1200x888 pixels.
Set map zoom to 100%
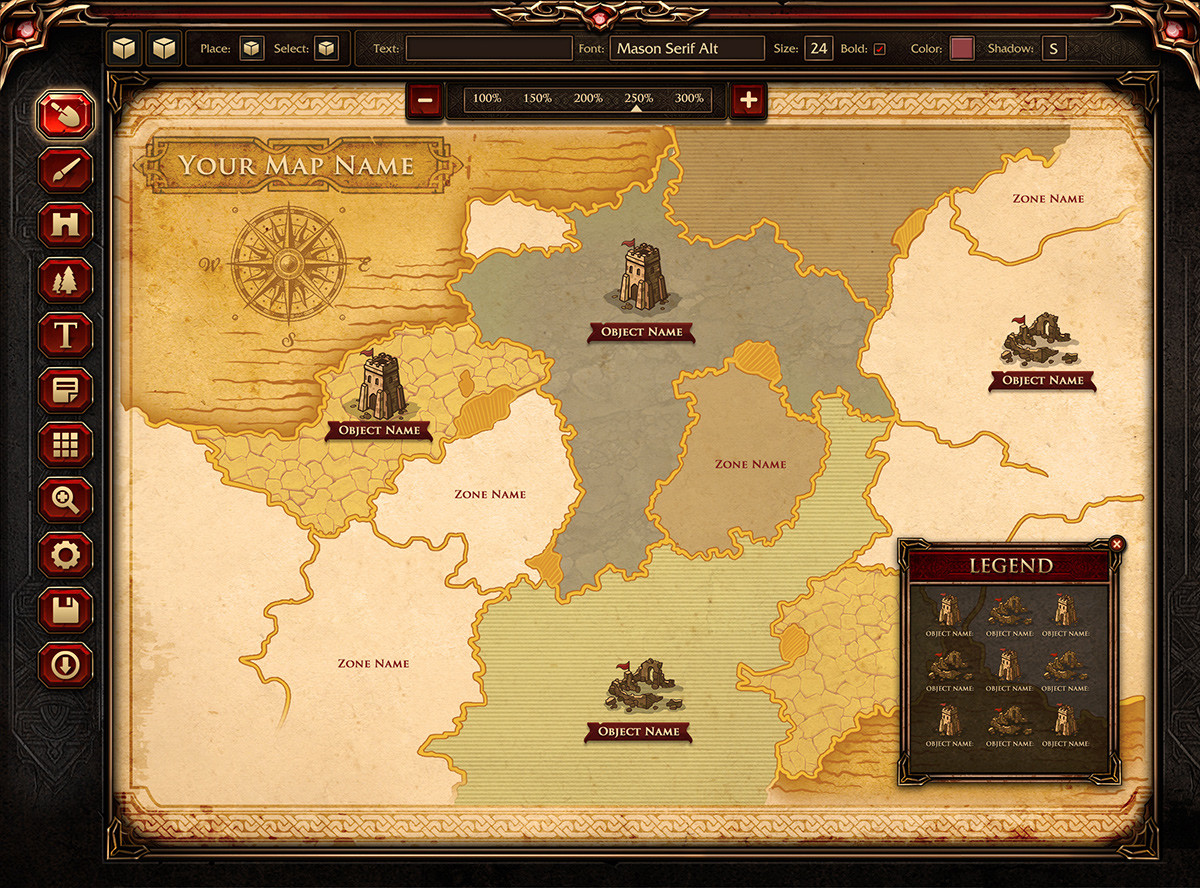(x=487, y=98)
